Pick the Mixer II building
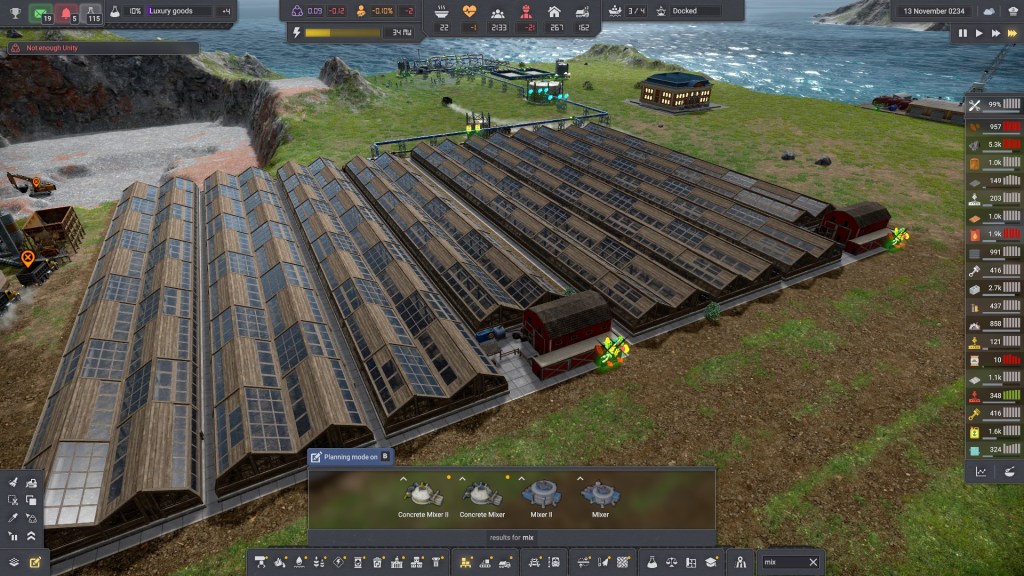This screenshot has height=576, width=1024. tap(541, 495)
